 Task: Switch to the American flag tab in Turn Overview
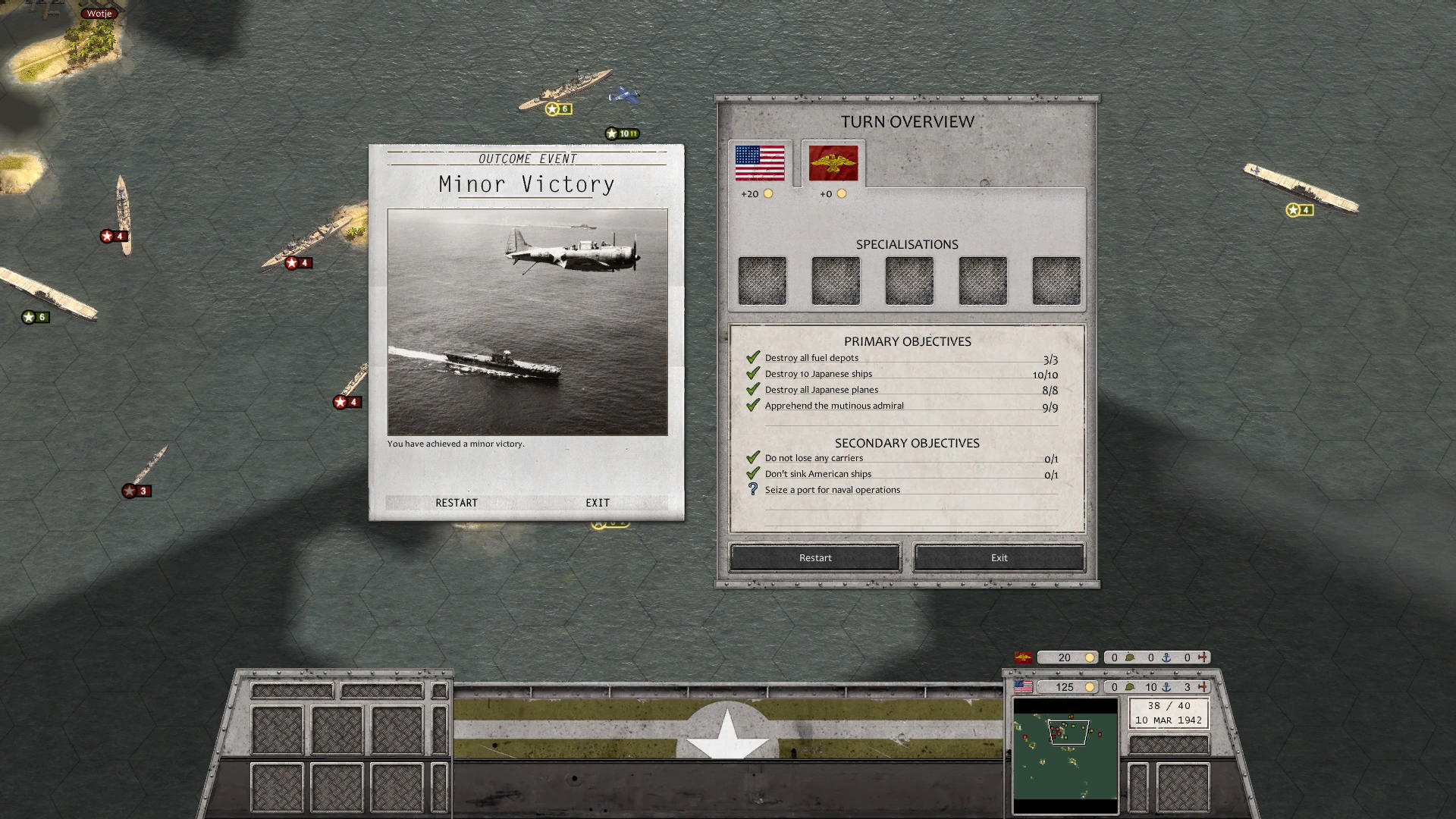[759, 162]
